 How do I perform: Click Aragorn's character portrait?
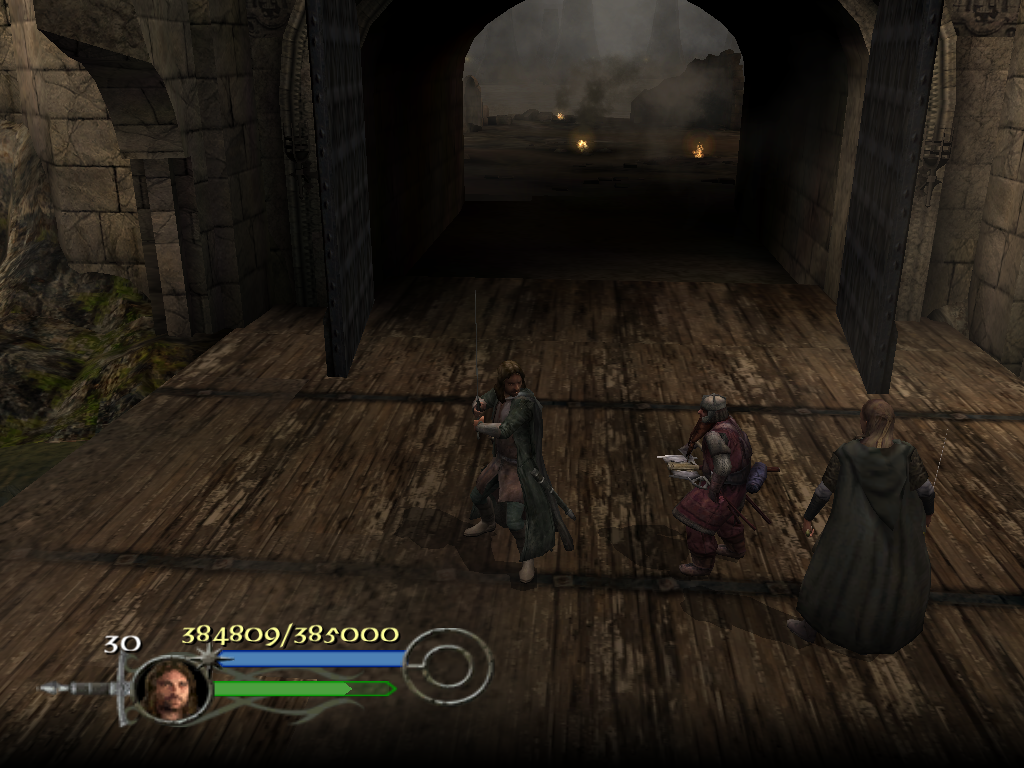pos(170,688)
